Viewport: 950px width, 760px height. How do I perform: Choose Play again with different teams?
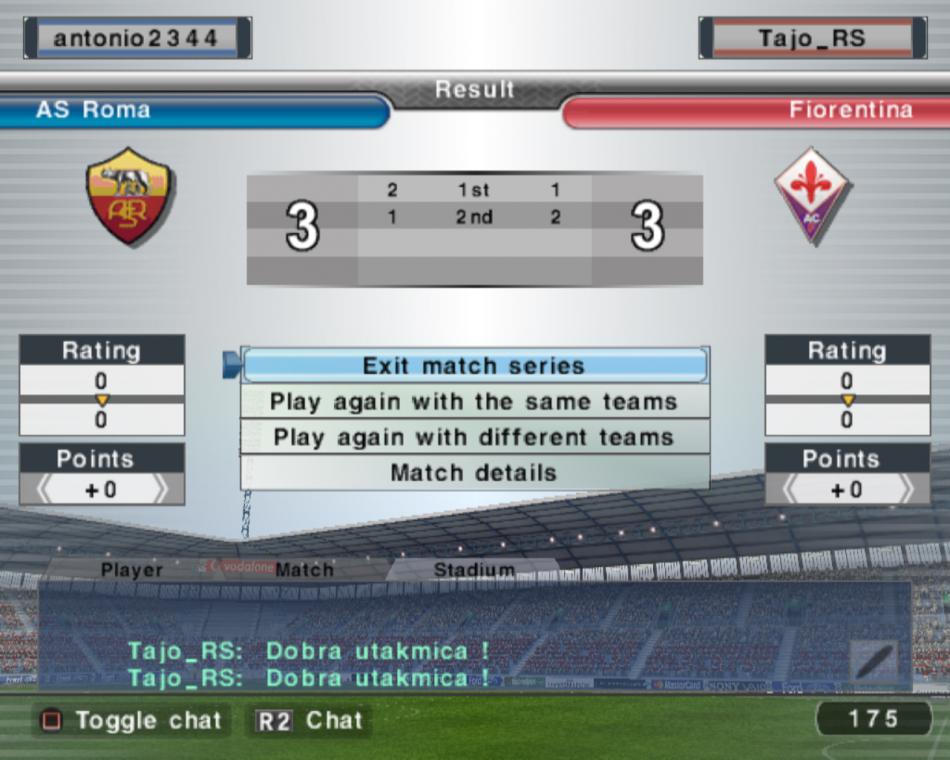(474, 438)
